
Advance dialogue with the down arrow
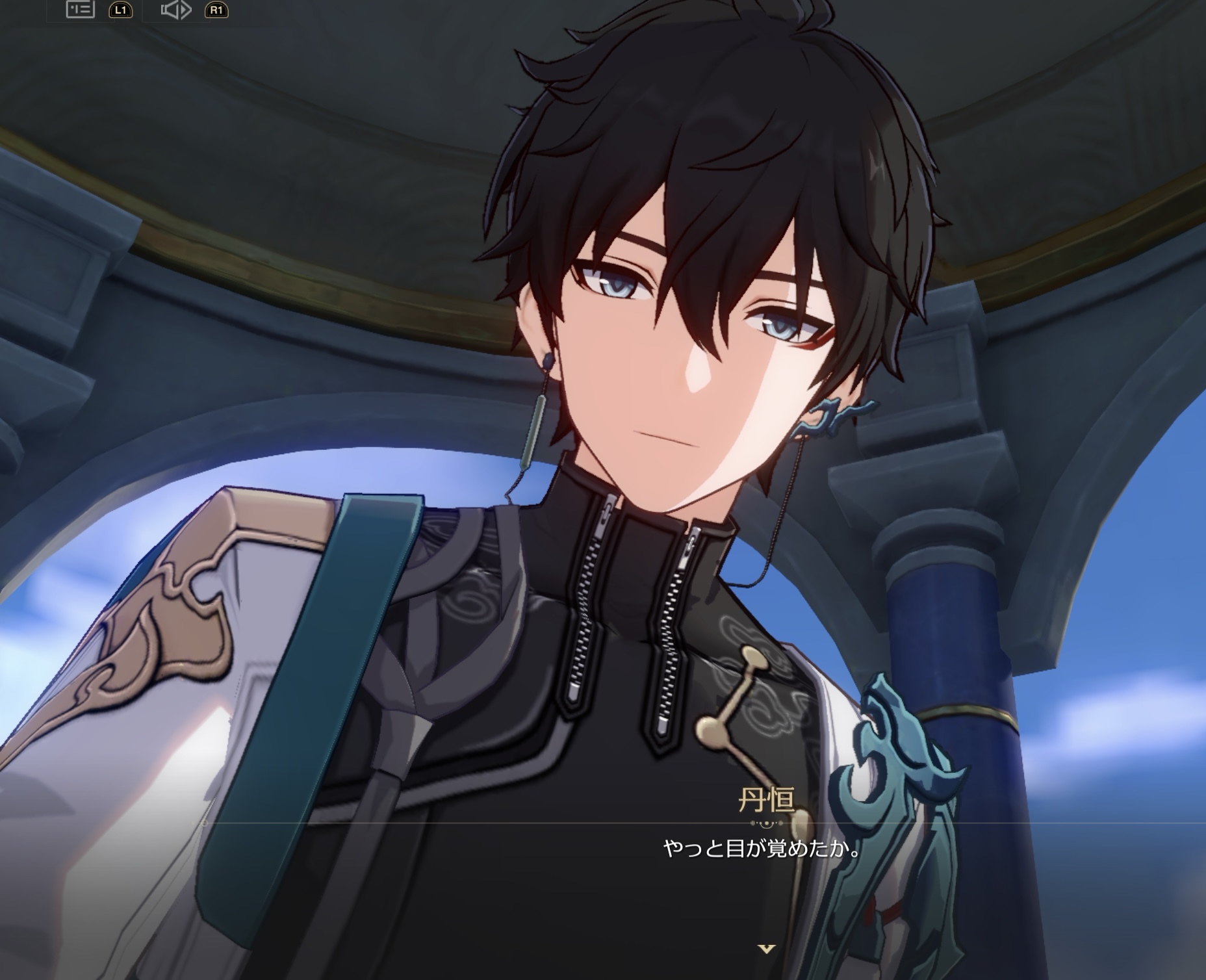(x=767, y=949)
